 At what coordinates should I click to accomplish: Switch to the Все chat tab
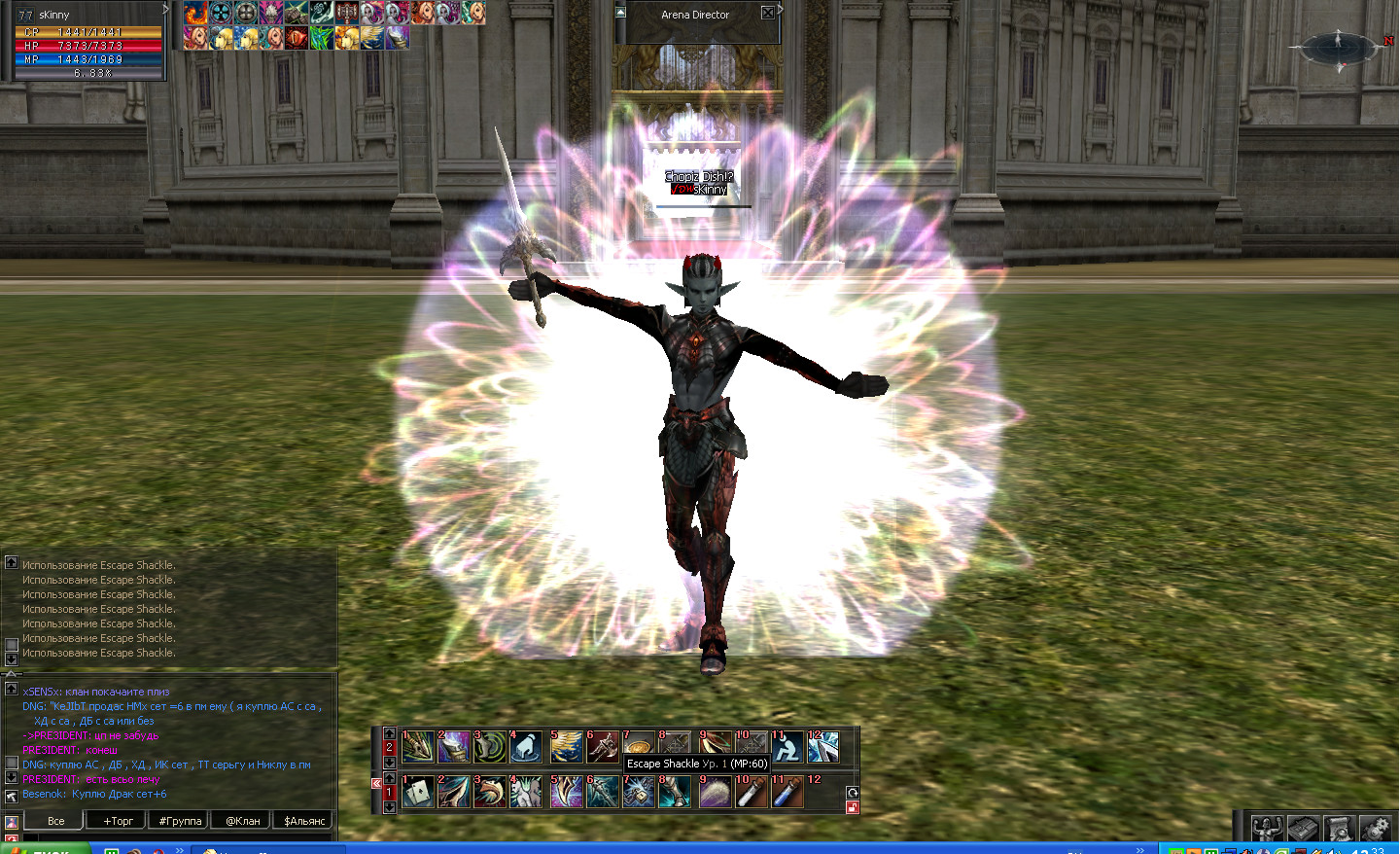click(56, 821)
